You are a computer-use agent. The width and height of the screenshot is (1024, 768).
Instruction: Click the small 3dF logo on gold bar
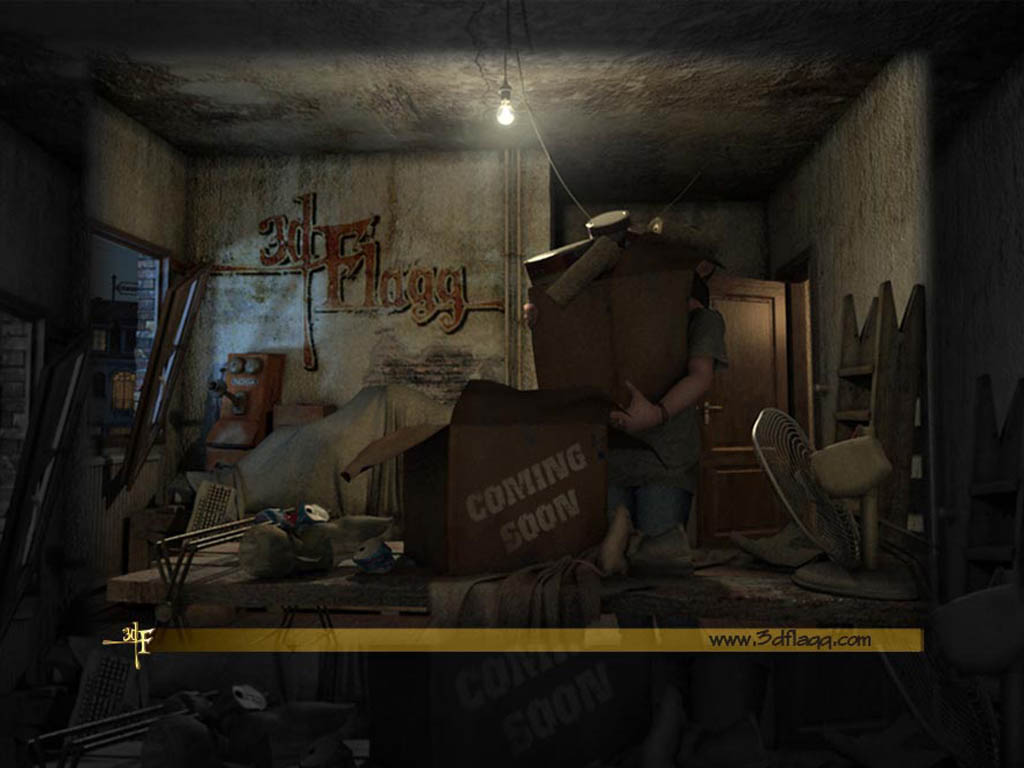point(135,639)
